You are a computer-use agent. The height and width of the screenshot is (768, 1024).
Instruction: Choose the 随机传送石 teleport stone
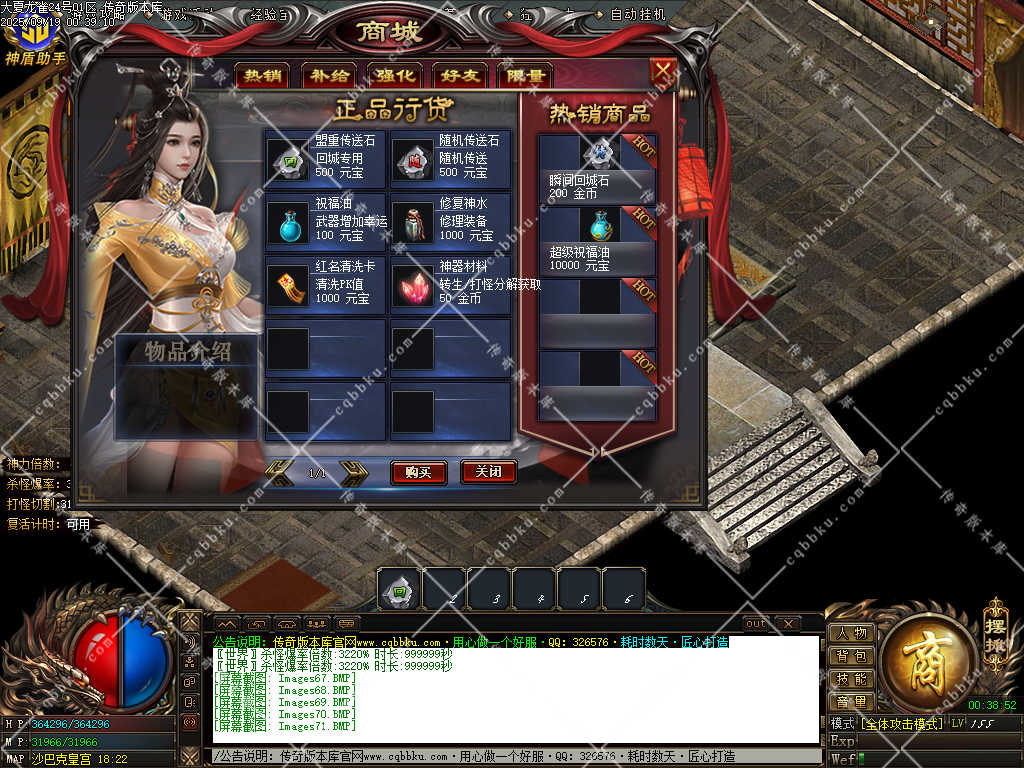tap(411, 159)
